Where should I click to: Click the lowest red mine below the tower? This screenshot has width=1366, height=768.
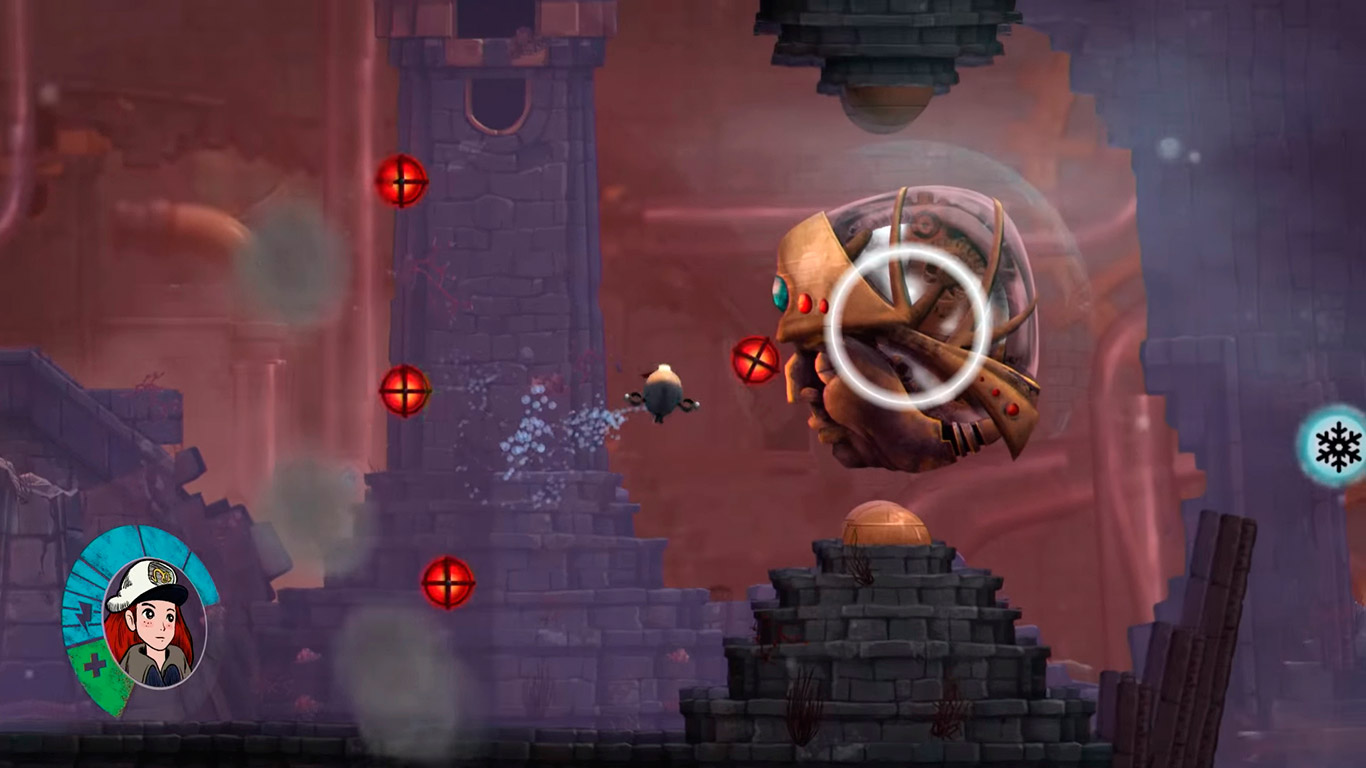click(x=447, y=584)
